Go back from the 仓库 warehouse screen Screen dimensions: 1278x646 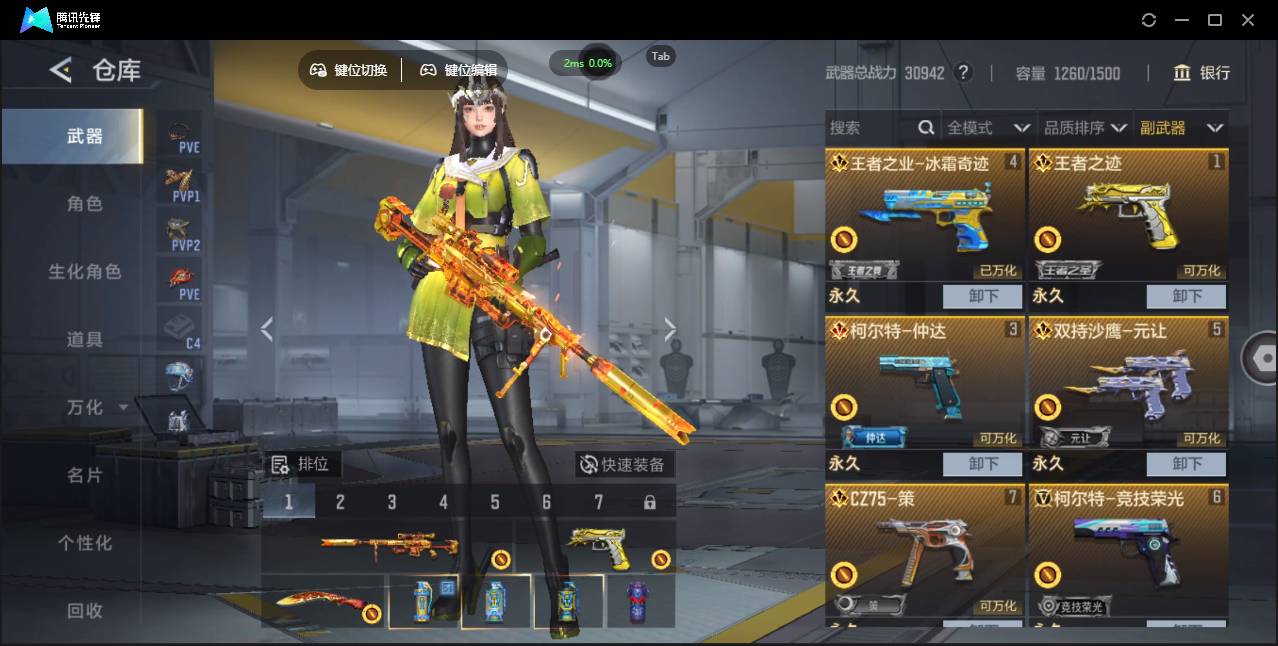pyautogui.click(x=61, y=70)
